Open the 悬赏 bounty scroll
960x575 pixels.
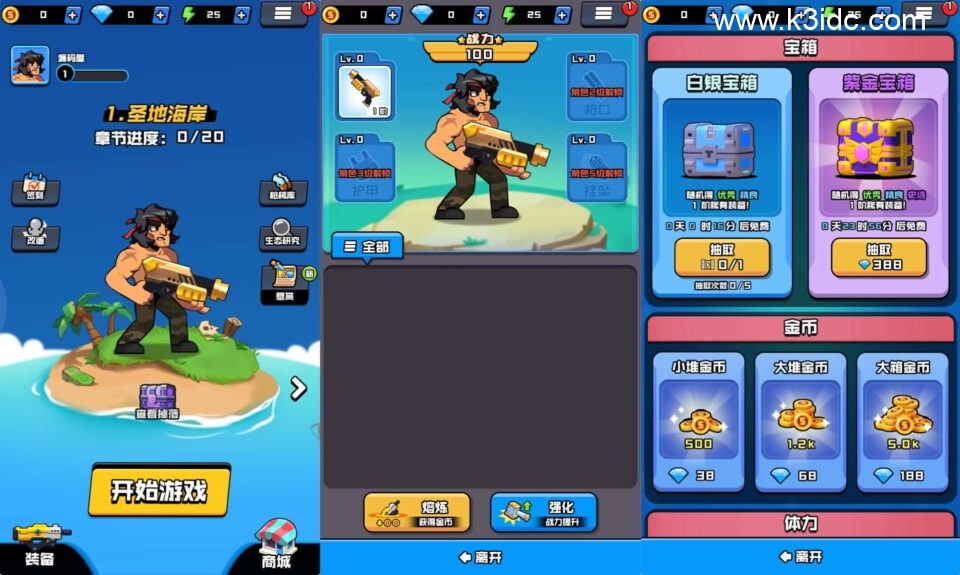tap(284, 280)
